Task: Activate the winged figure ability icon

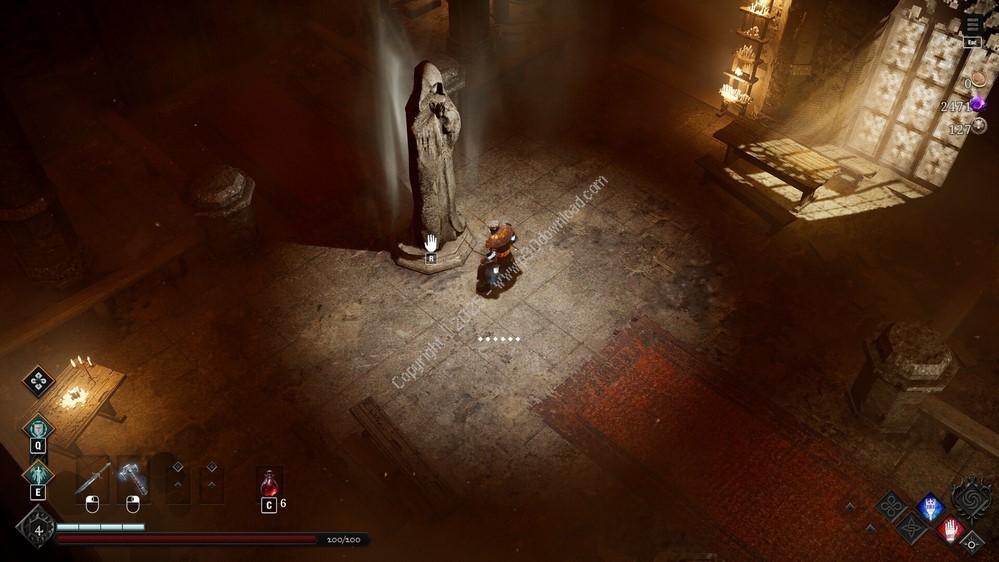Action: 38,473
